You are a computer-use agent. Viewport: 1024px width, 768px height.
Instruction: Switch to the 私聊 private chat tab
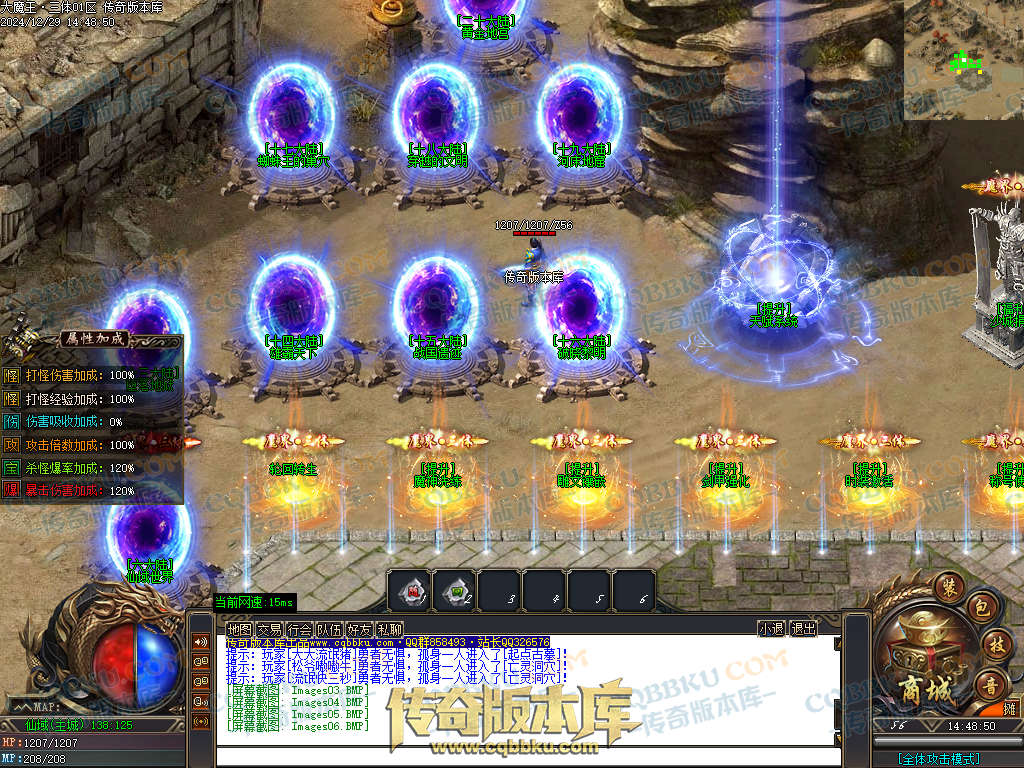coord(389,629)
